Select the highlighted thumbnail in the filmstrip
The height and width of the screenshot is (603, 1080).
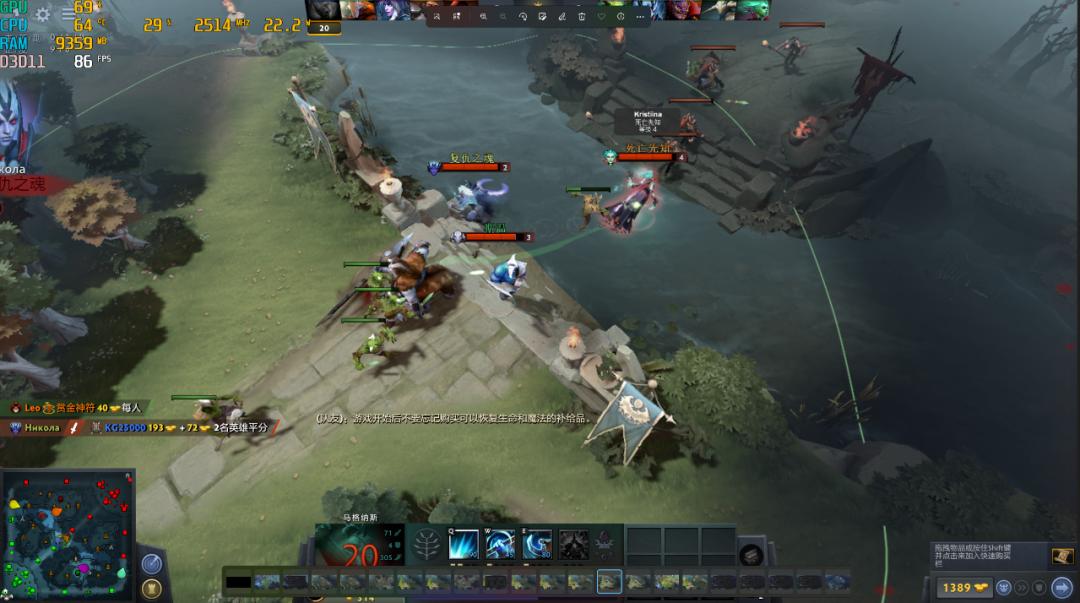pos(609,581)
